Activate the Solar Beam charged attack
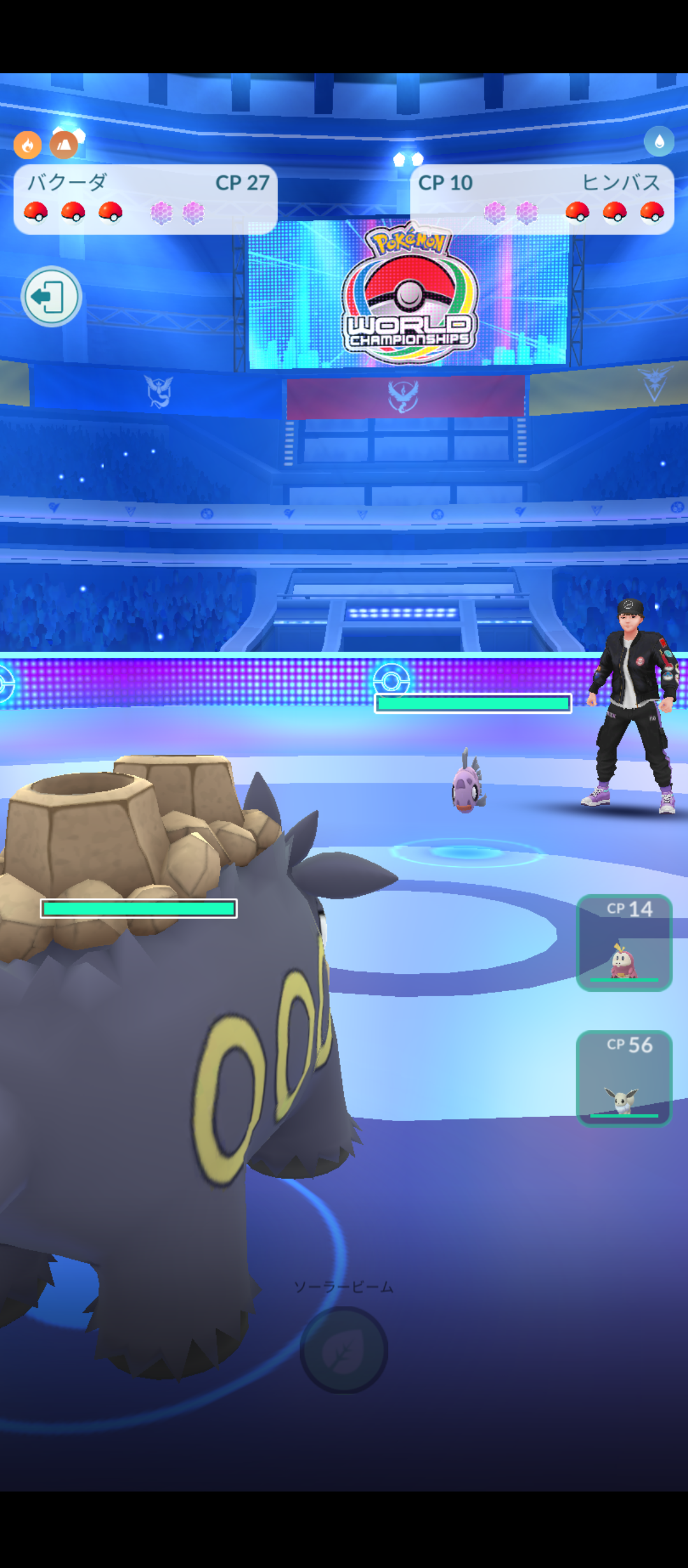Image resolution: width=688 pixels, height=1568 pixels. coord(343,1349)
